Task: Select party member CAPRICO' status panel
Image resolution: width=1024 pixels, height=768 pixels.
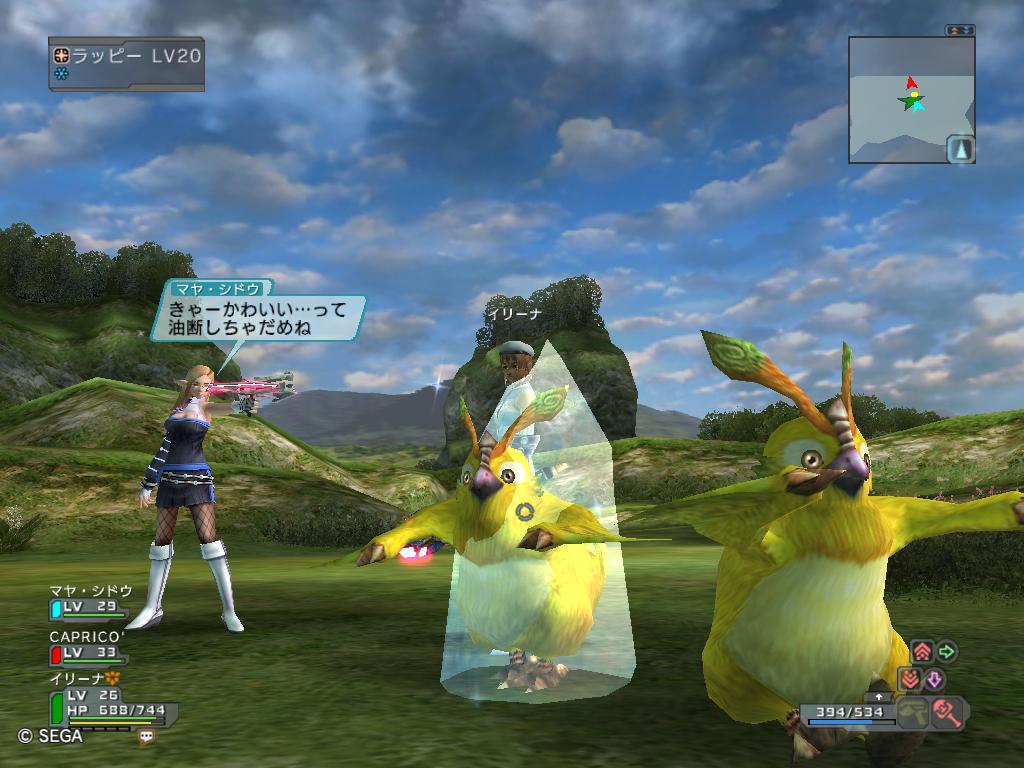Action: 88,646
